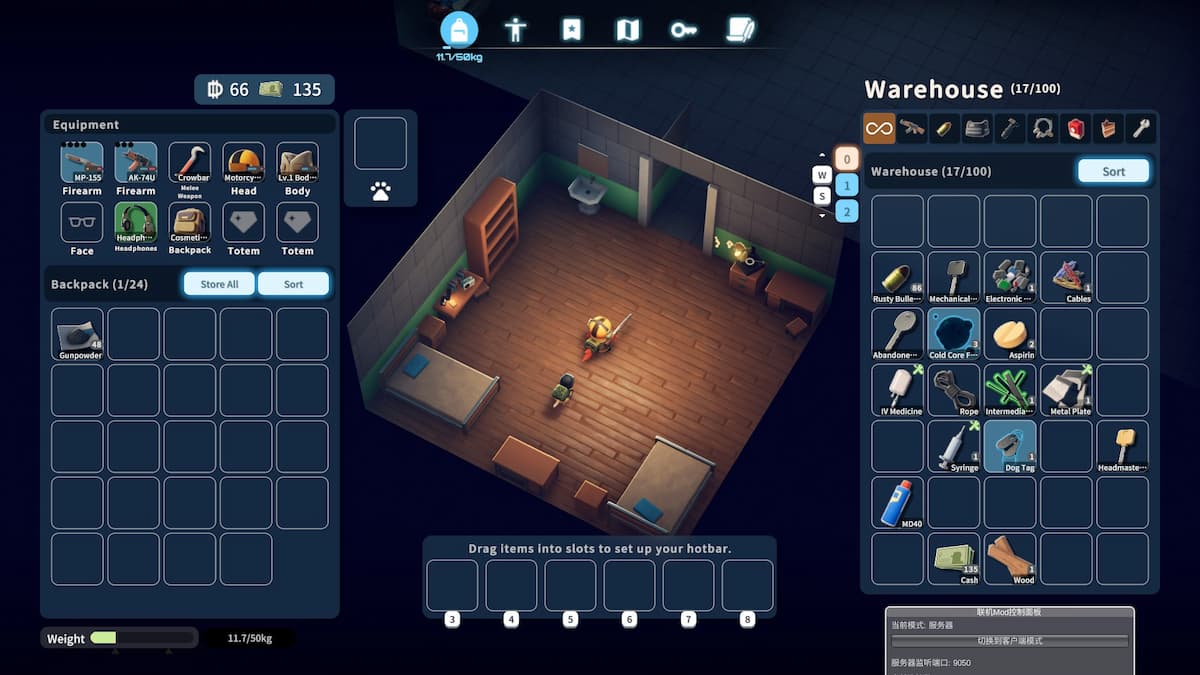Click the MD40 spray can
The width and height of the screenshot is (1200, 675).
tap(897, 502)
